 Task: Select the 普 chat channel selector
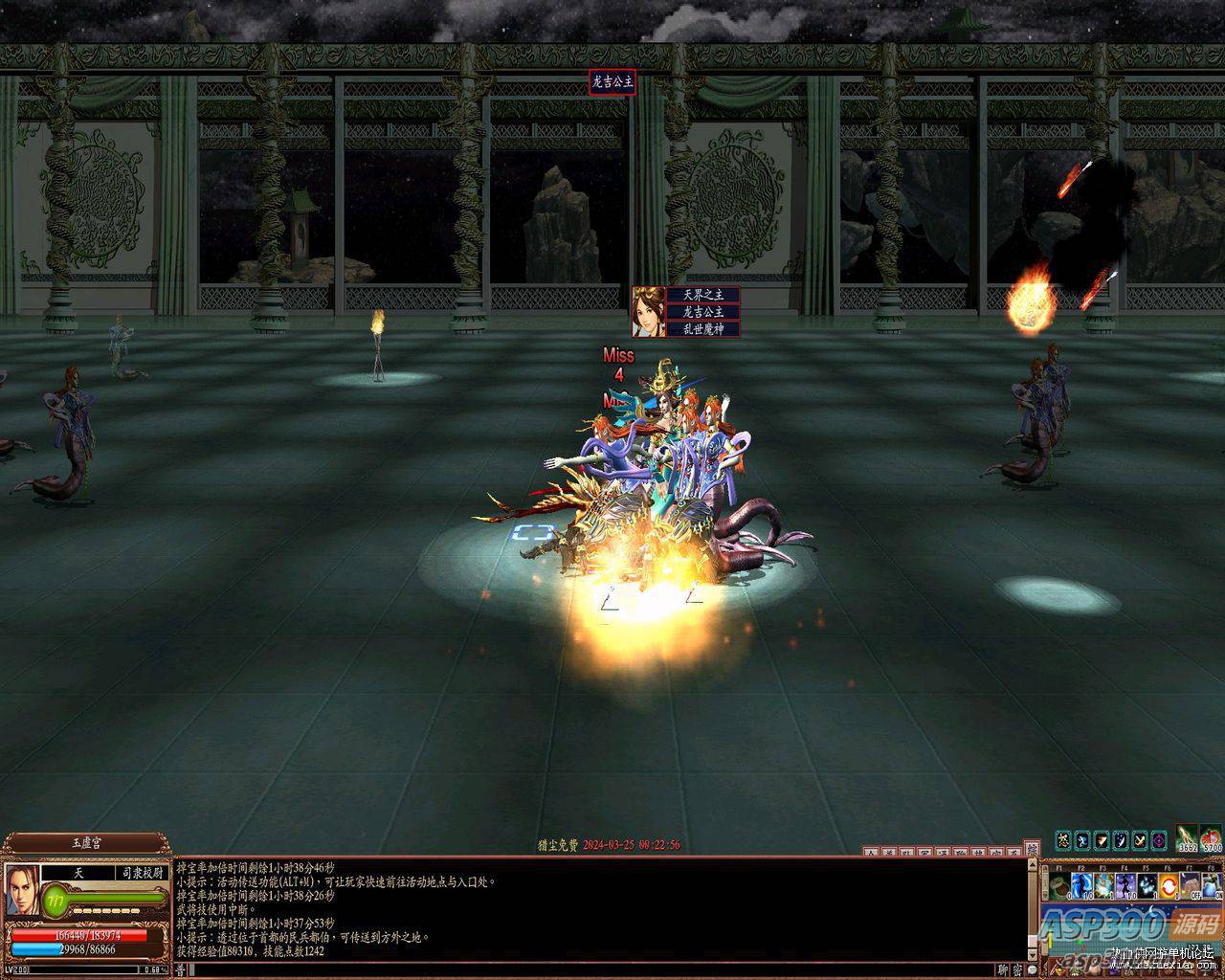point(181,969)
